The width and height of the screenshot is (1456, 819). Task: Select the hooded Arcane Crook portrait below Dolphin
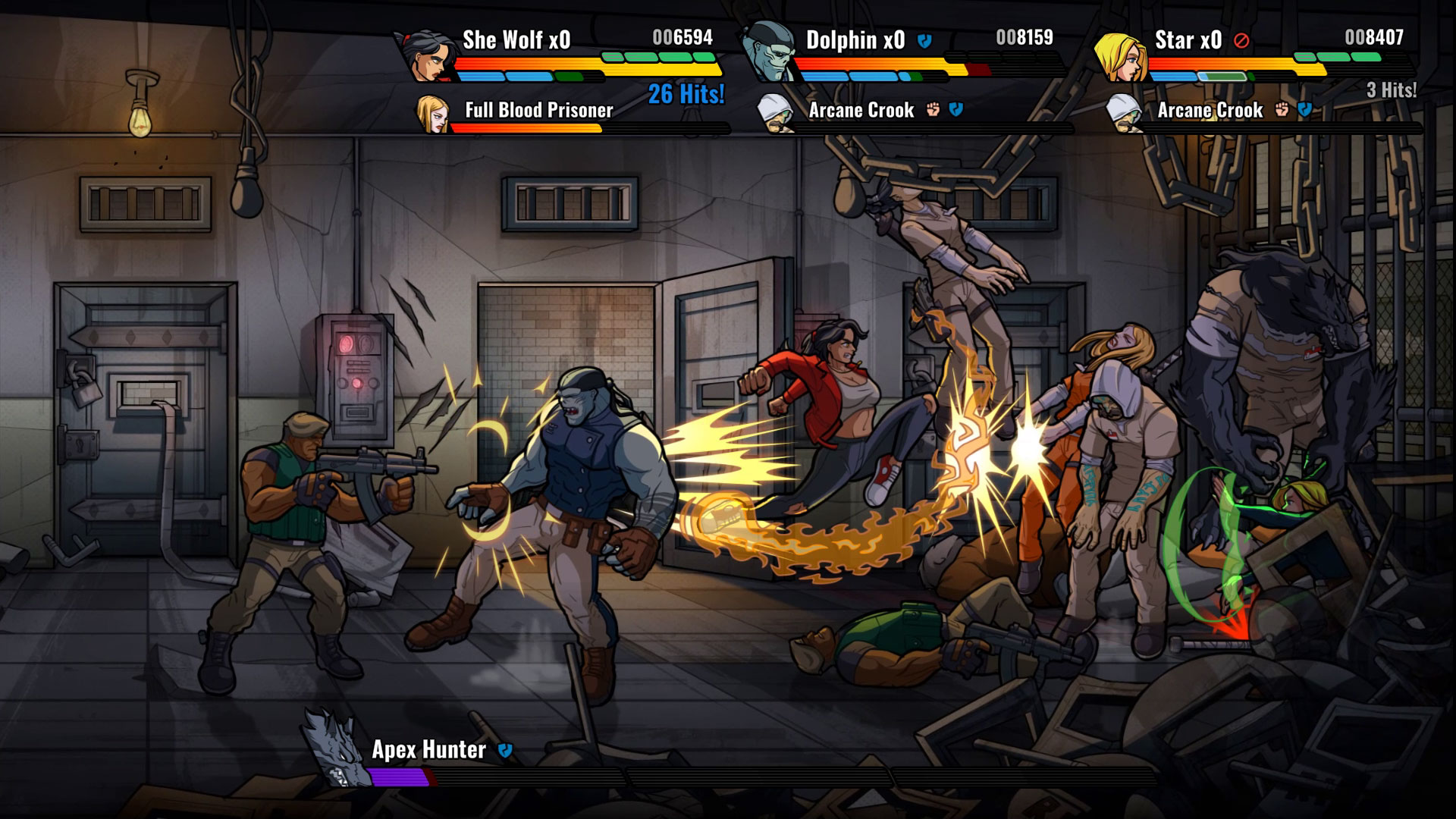coord(773,114)
